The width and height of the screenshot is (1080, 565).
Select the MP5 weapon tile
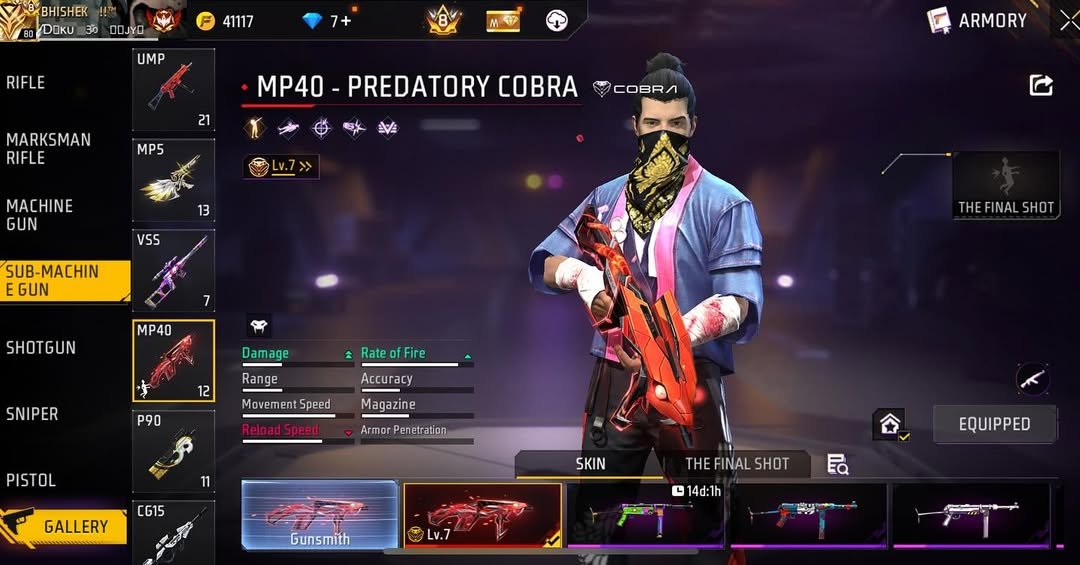coord(173,180)
